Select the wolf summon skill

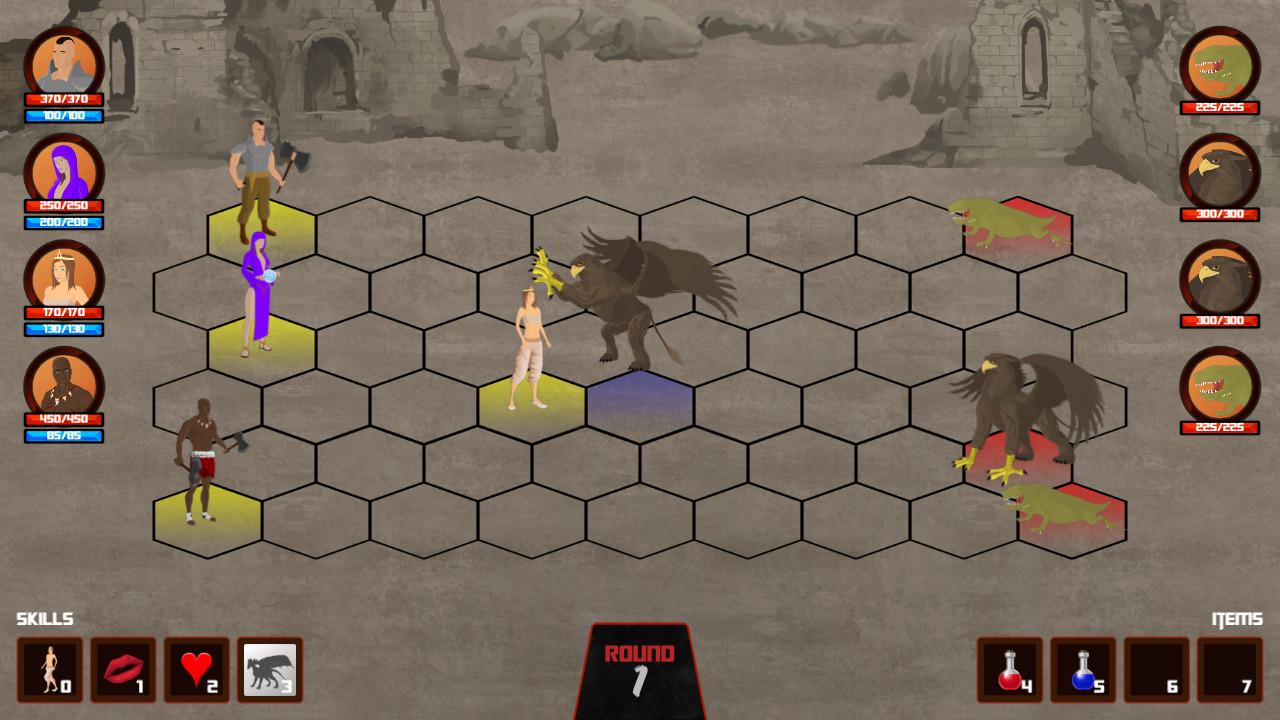pyautogui.click(x=271, y=670)
